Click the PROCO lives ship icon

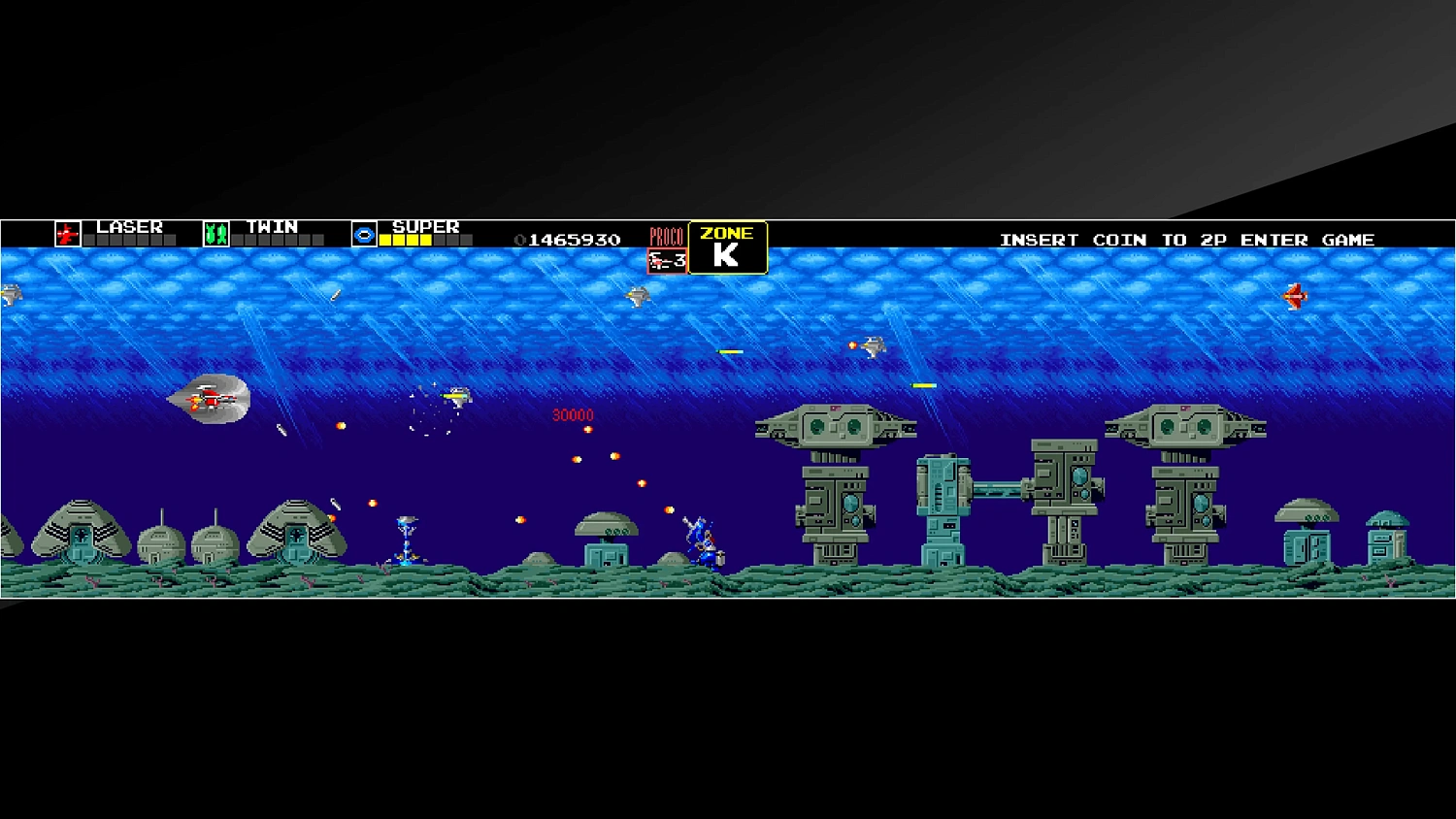pos(656,259)
